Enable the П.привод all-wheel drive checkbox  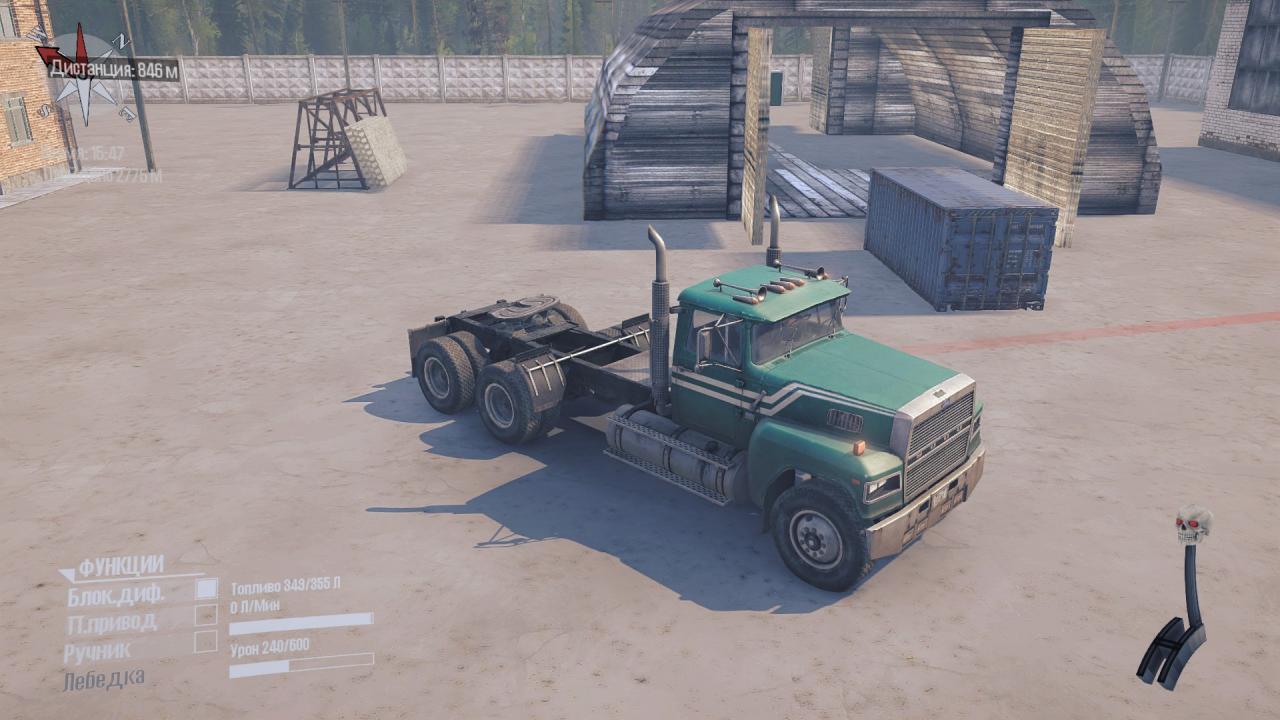[x=206, y=615]
